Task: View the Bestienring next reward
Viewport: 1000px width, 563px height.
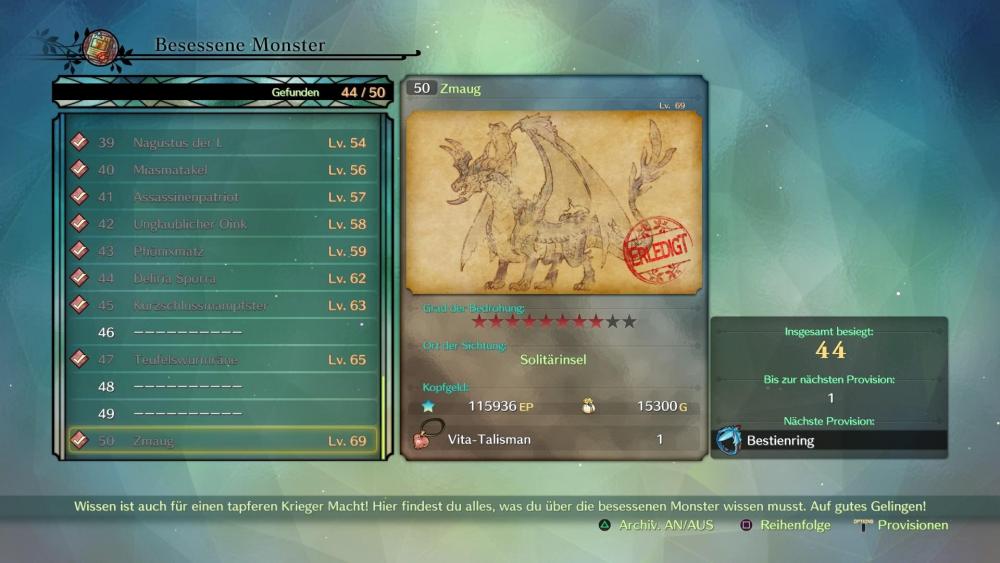Action: 829,440
